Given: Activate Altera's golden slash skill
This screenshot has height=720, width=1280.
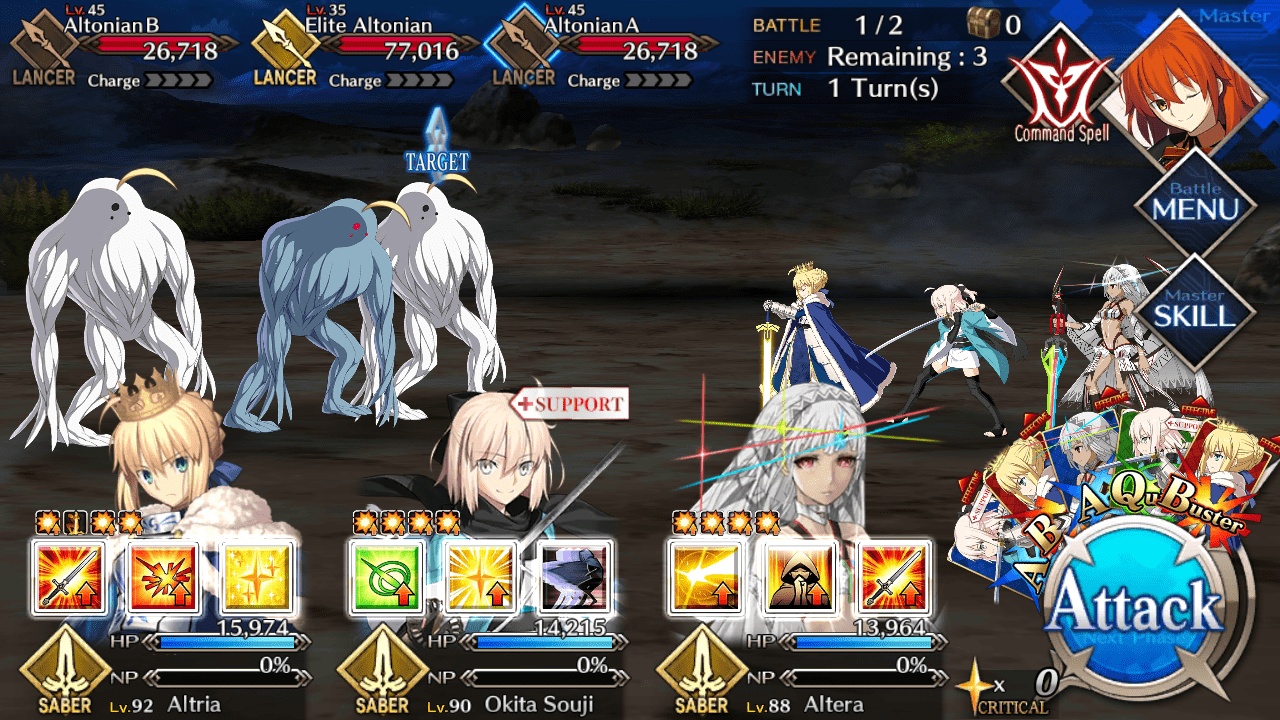Looking at the screenshot, I should pos(704,578).
